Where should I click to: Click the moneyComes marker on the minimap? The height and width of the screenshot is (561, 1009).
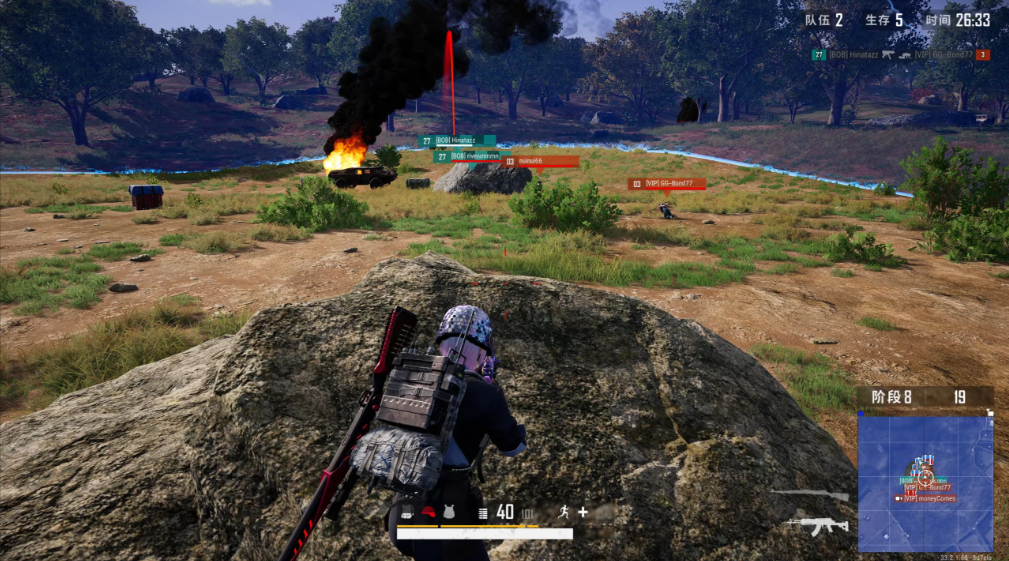[x=926, y=498]
